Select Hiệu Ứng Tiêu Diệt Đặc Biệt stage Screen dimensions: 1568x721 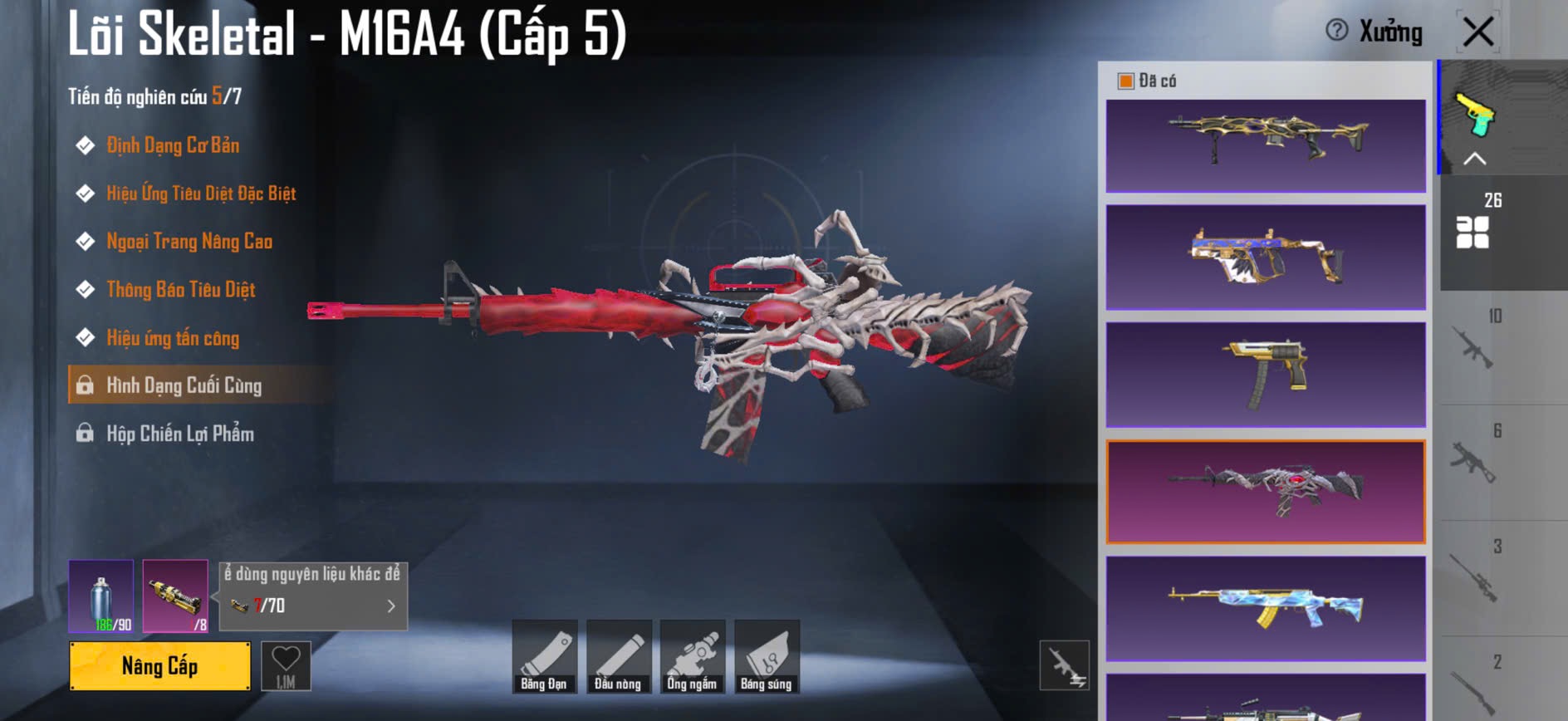pos(201,194)
